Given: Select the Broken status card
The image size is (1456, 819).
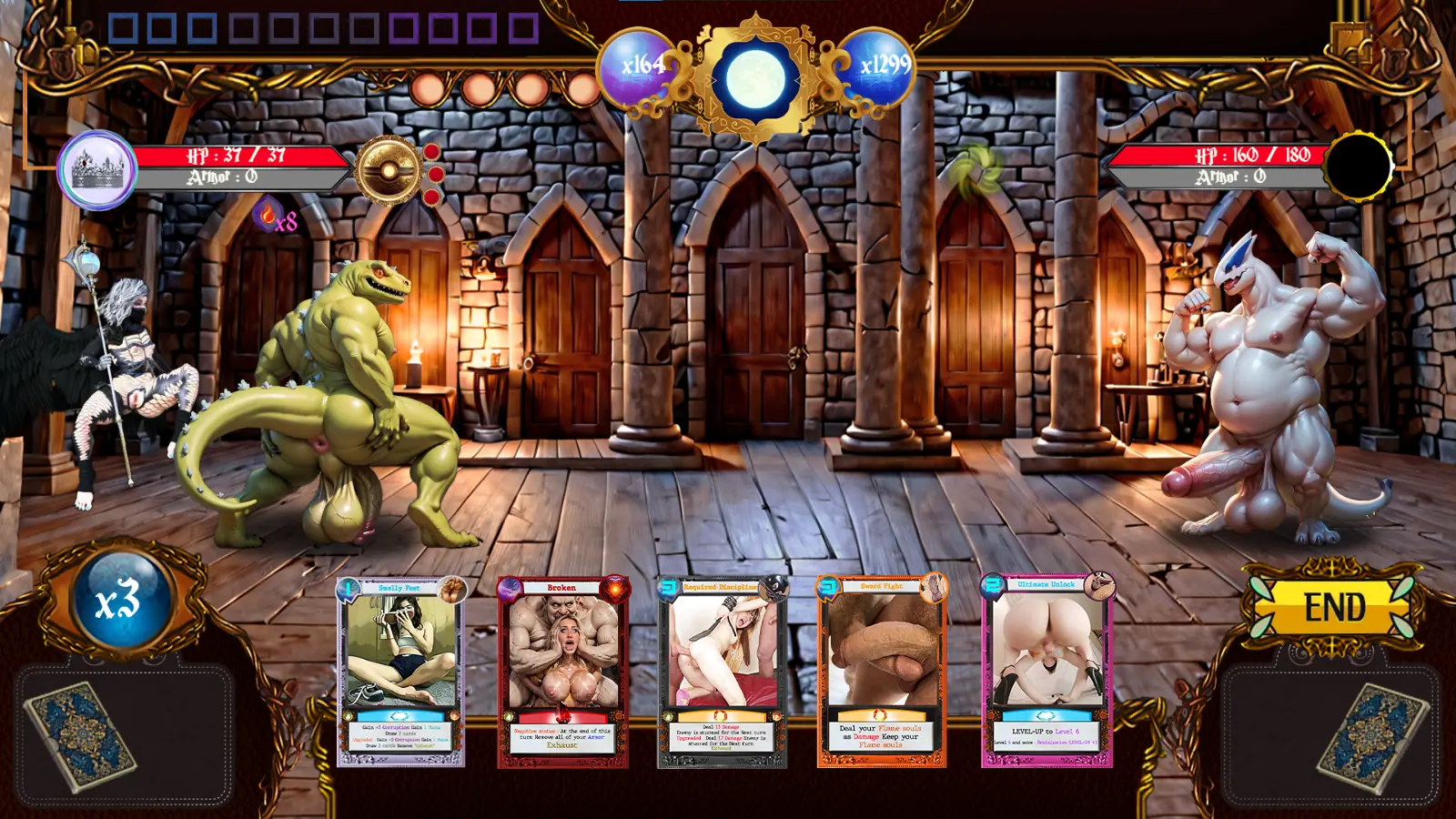Looking at the screenshot, I should 562,672.
